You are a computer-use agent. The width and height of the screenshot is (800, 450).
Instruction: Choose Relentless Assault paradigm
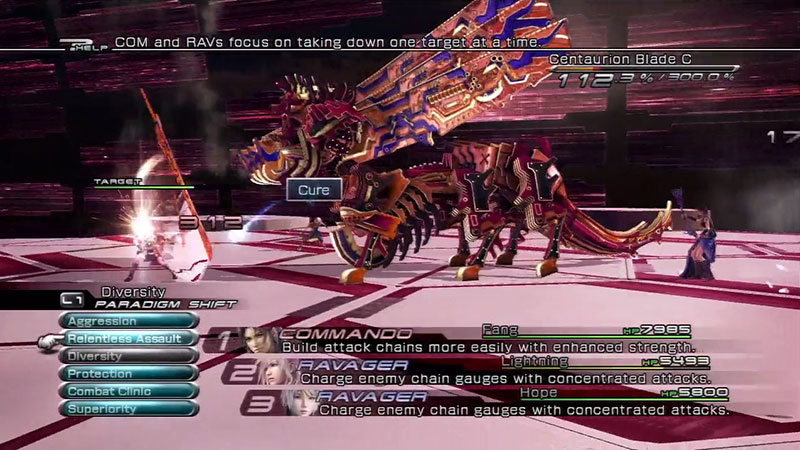(x=128, y=339)
